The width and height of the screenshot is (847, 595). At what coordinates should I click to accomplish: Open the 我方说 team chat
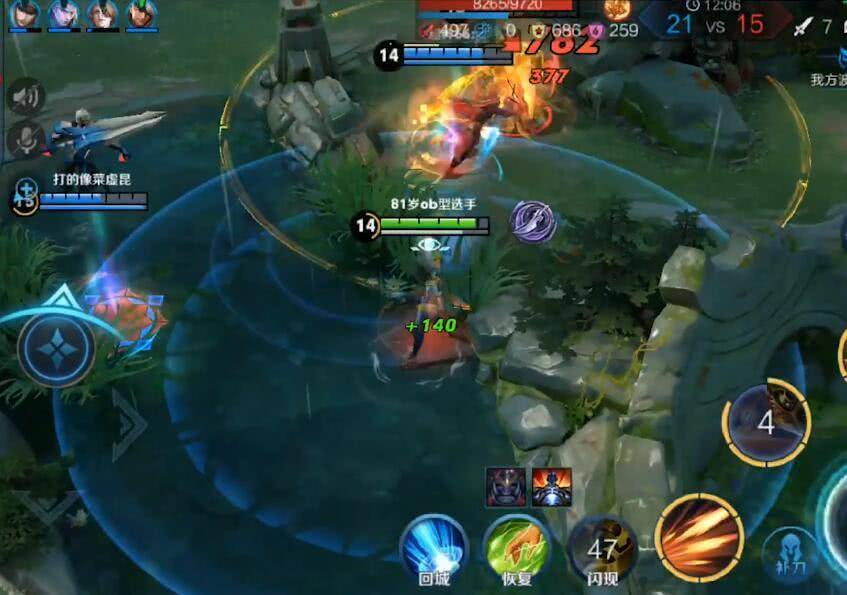click(x=827, y=79)
